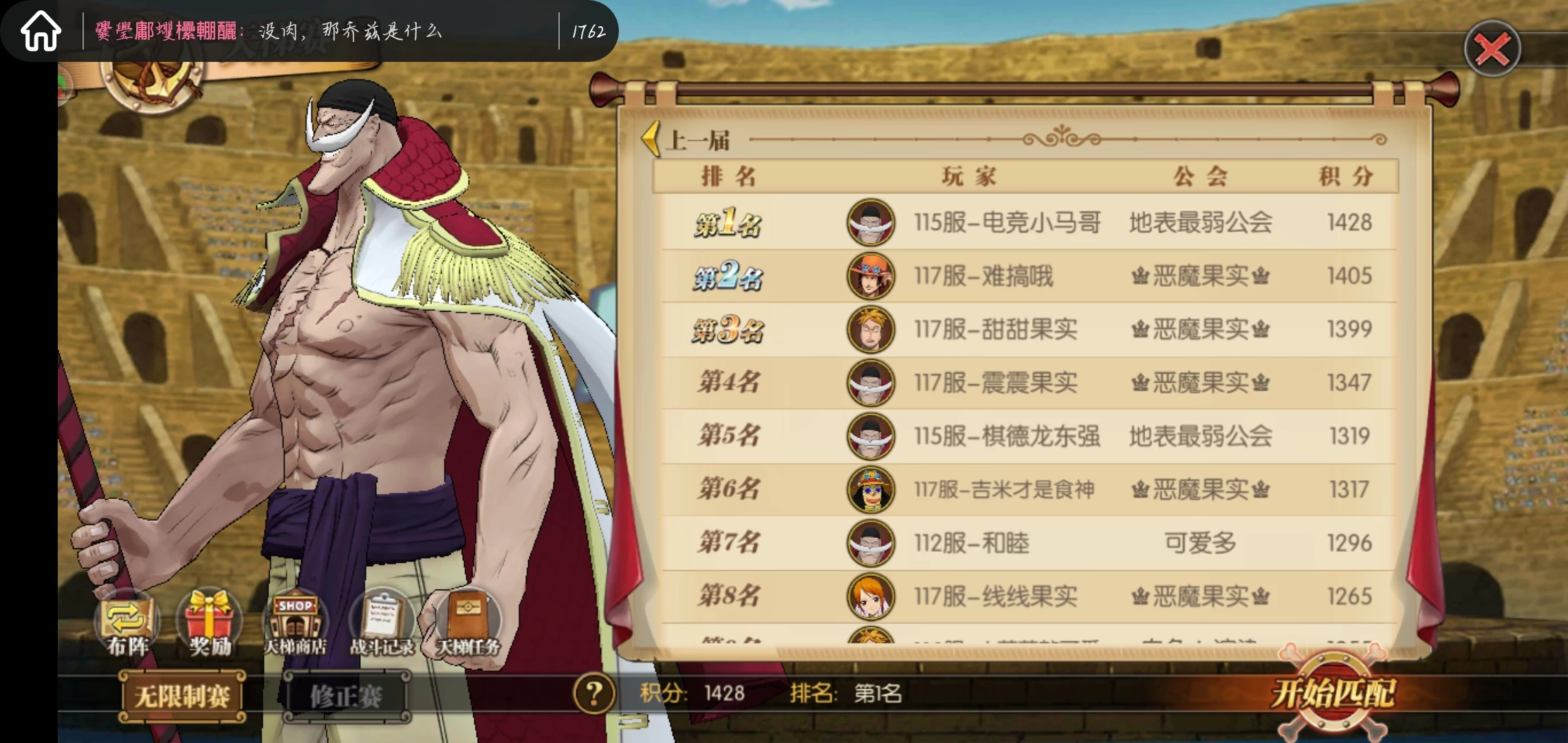Show the question mark help
1568x743 pixels.
(x=594, y=693)
